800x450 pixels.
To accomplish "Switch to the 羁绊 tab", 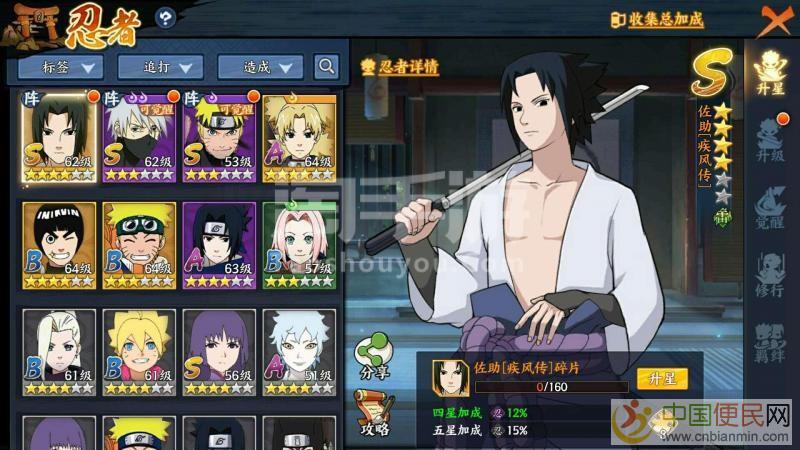I will pos(770,342).
